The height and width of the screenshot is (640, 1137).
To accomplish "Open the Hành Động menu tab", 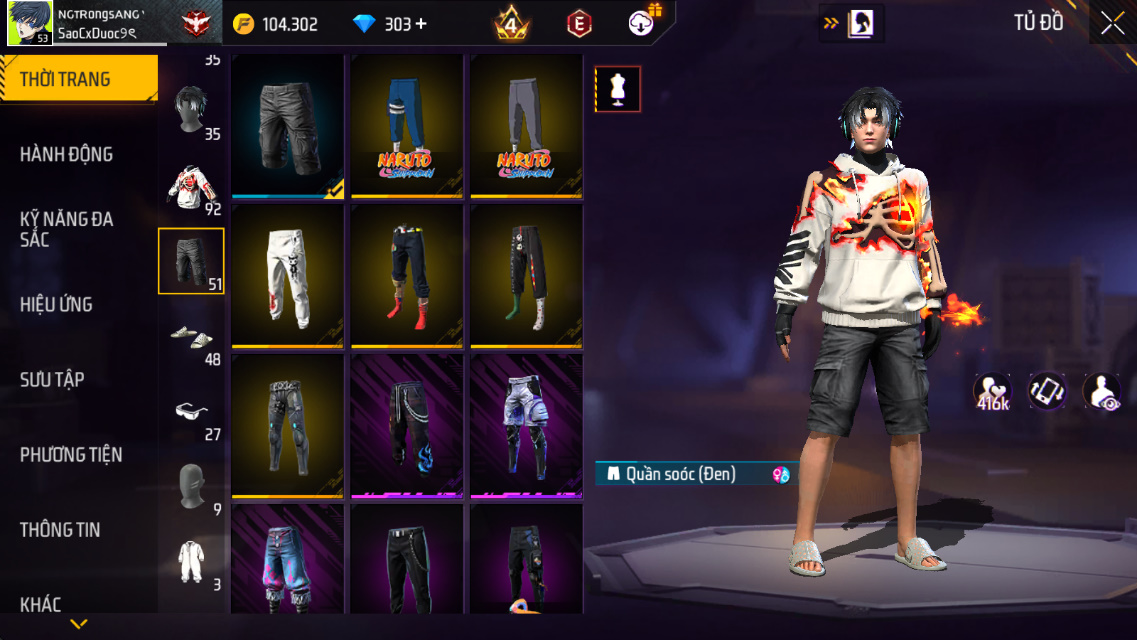I will 66,154.
